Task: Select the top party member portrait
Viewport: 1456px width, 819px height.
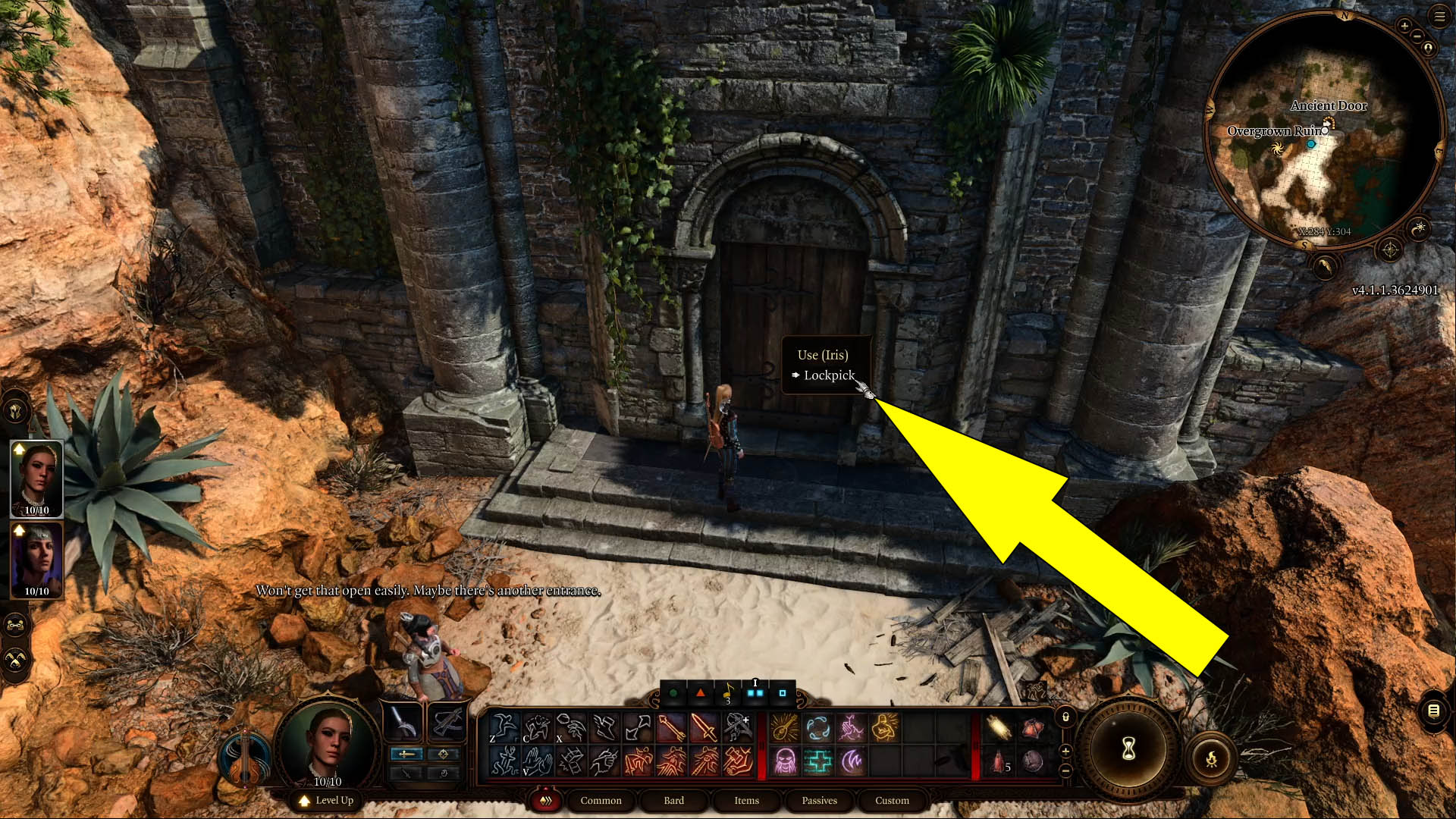Action: click(x=36, y=478)
